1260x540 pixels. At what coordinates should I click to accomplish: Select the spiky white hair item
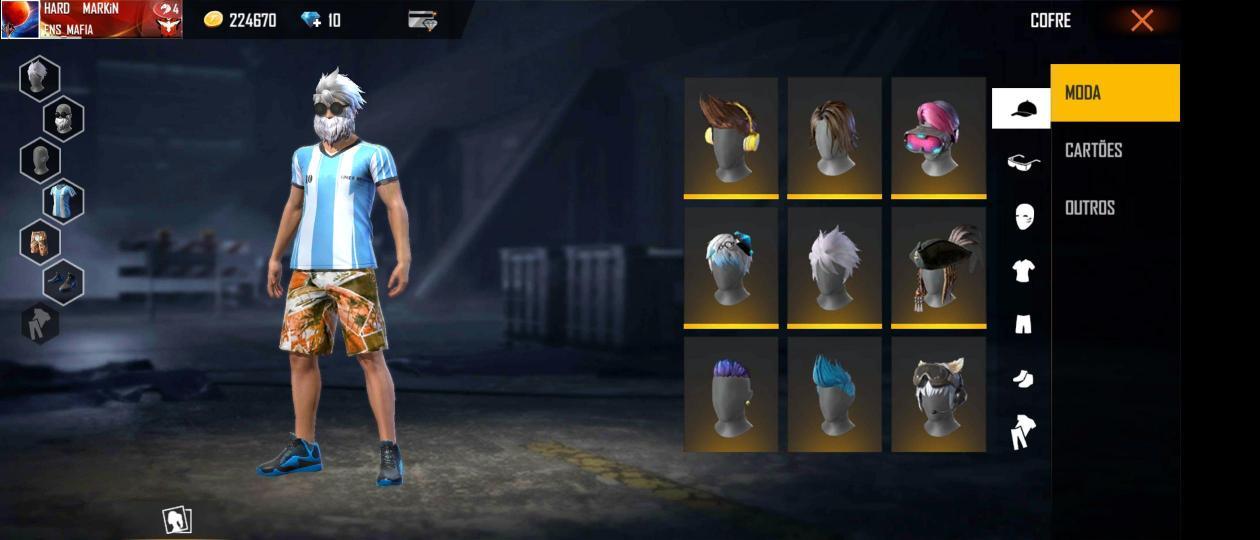[834, 266]
